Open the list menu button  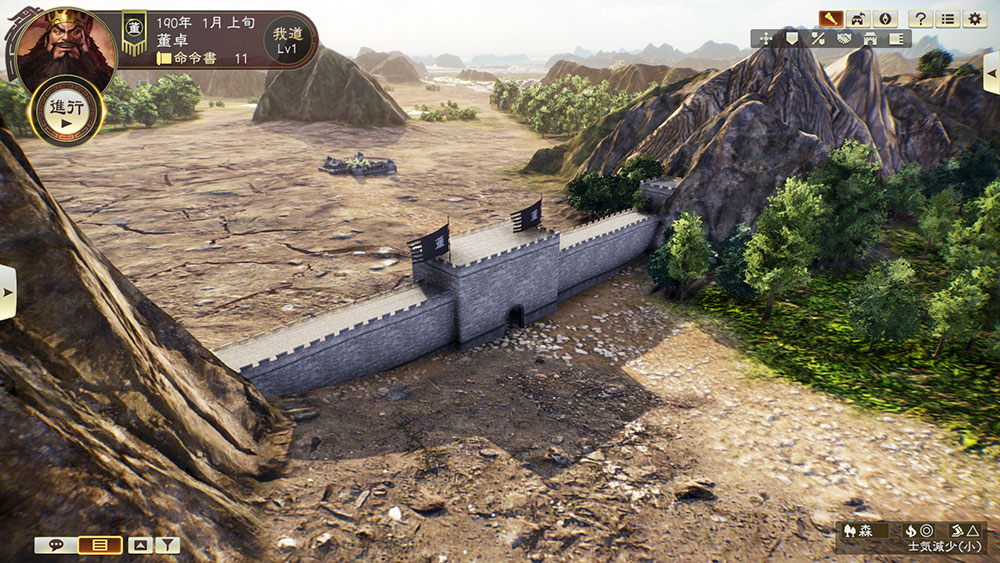point(947,18)
